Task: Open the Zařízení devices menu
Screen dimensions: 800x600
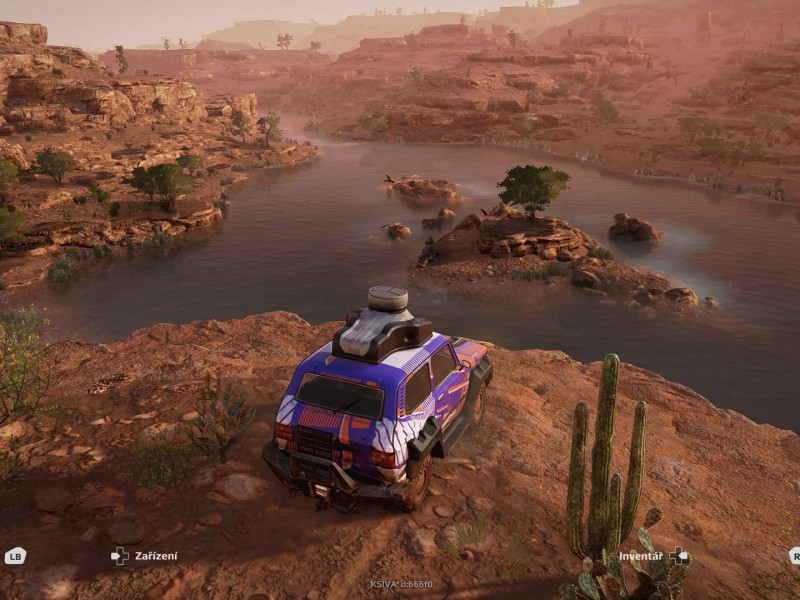Action: 145,556
